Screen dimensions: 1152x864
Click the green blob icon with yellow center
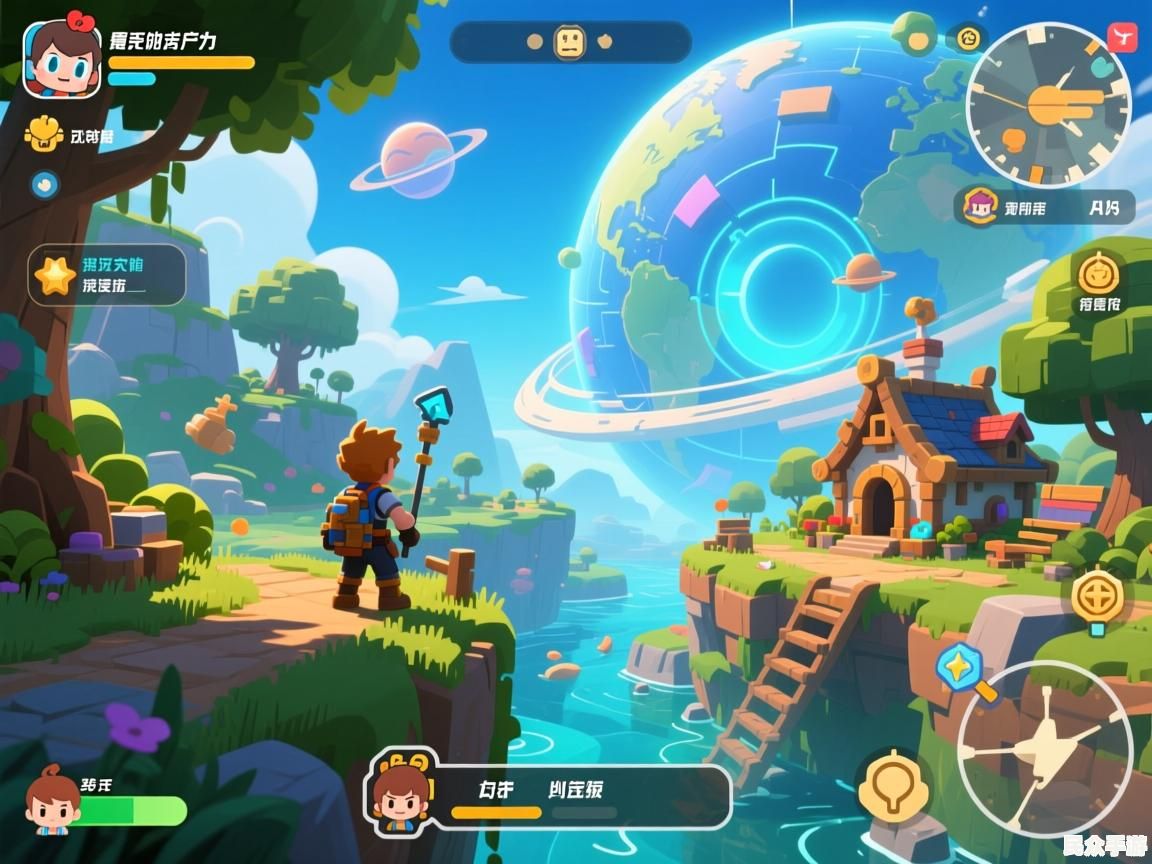[917, 37]
